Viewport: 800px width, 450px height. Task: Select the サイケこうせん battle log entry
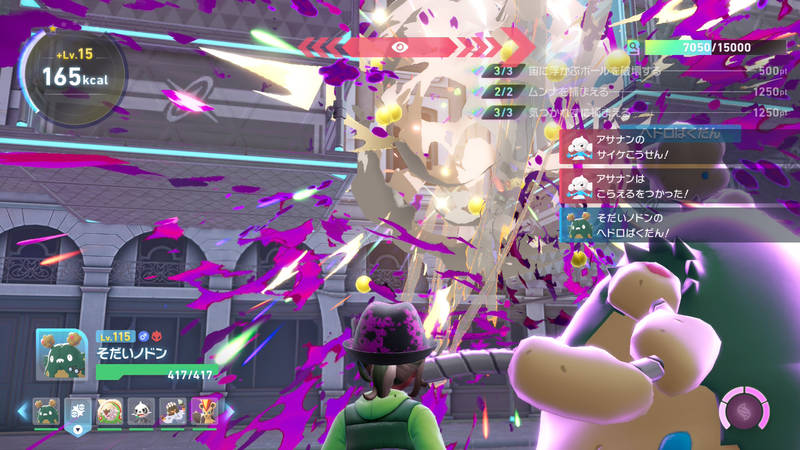coord(650,147)
